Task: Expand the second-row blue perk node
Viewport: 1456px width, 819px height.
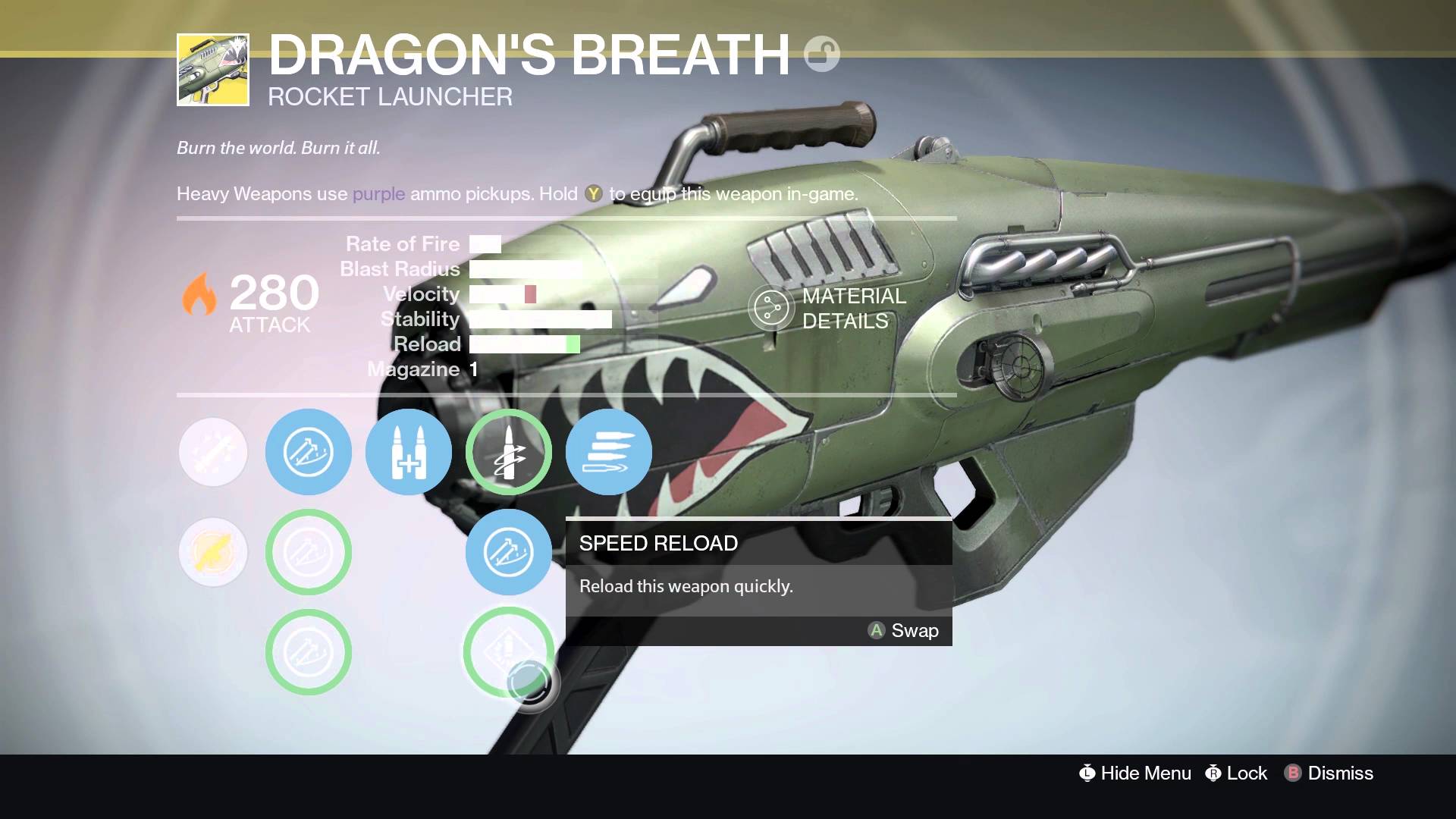Action: point(309,552)
